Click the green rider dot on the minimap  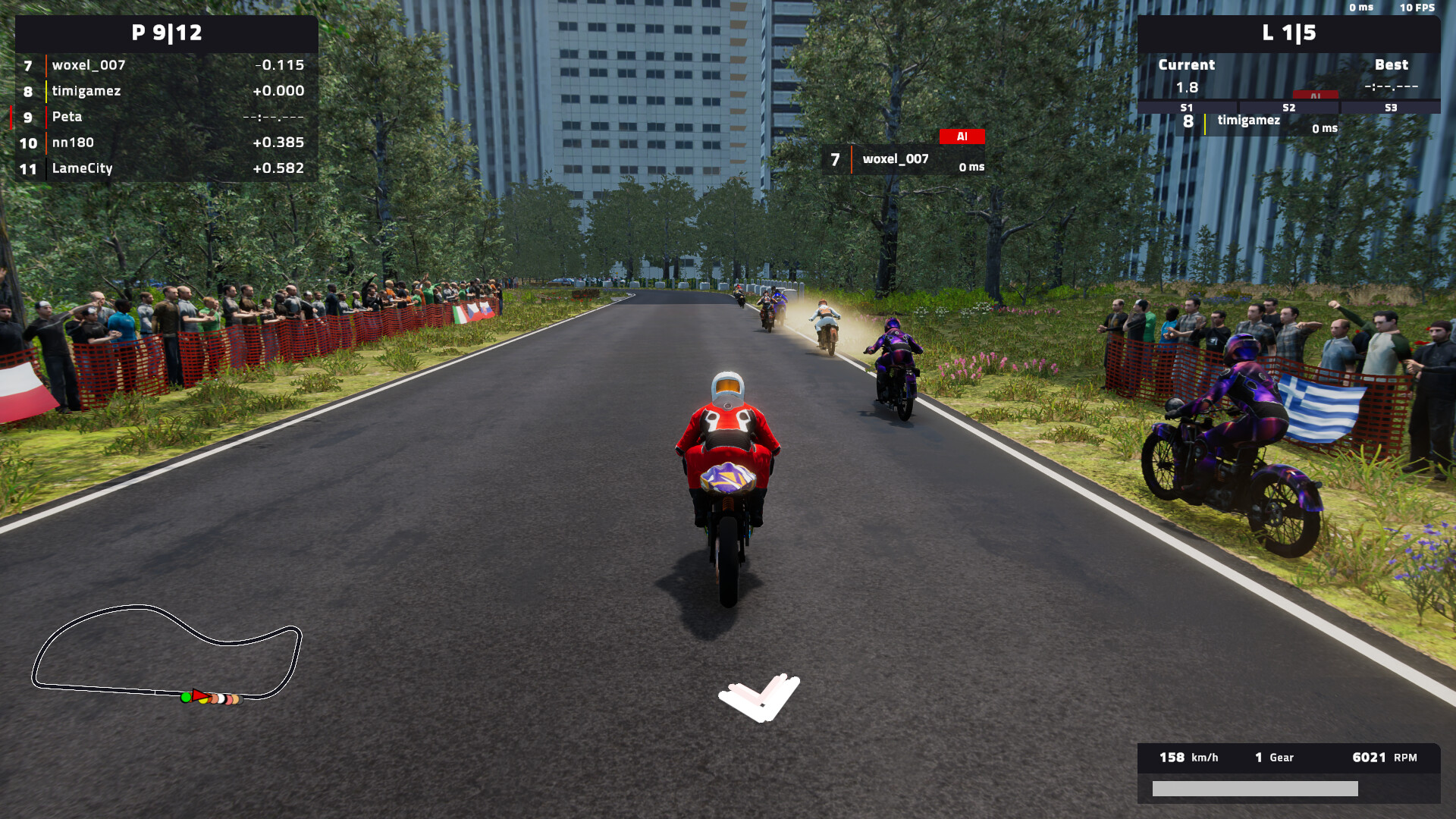coord(186,698)
